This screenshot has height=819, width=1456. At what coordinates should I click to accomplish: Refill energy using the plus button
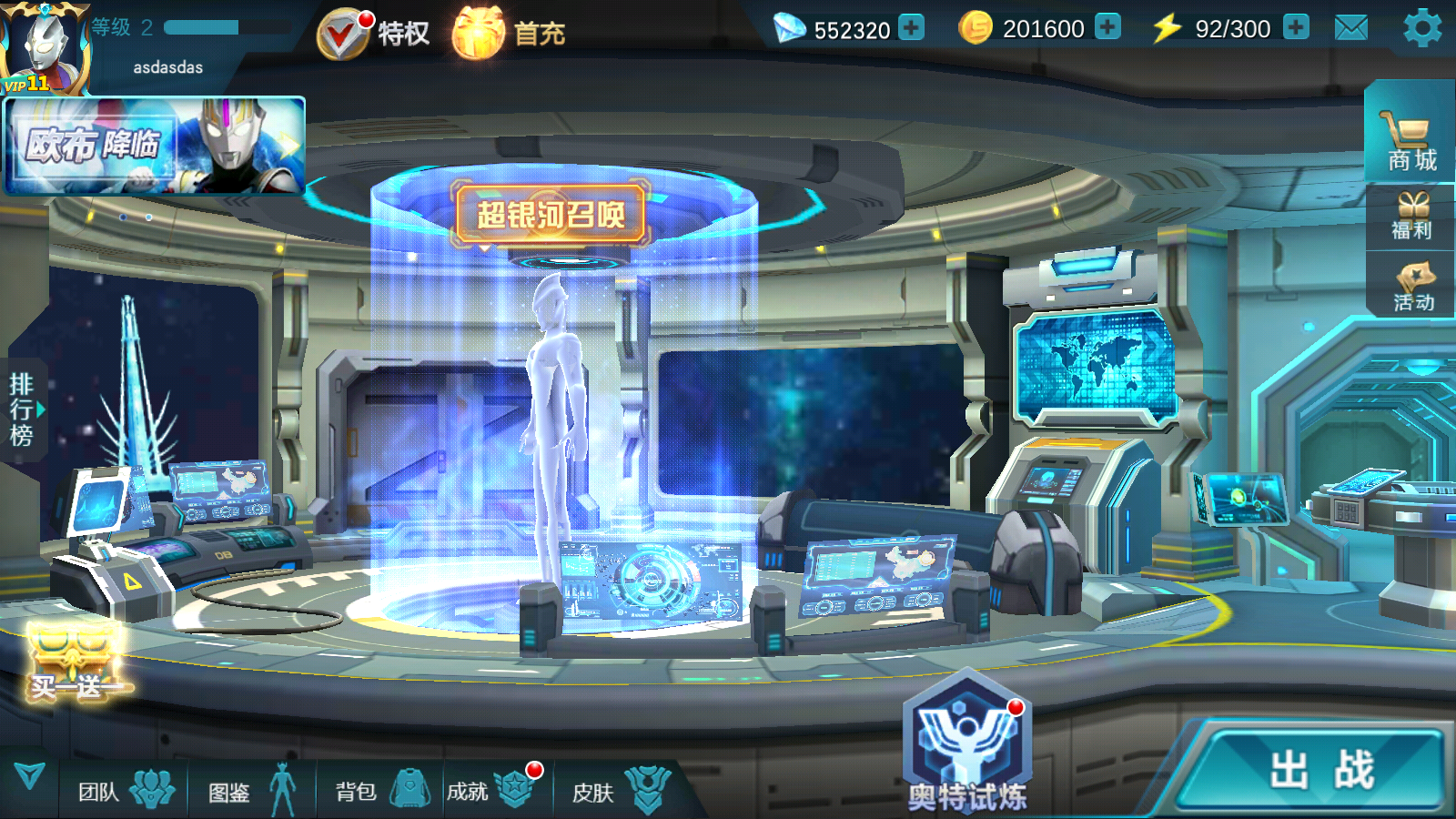pos(1296,27)
